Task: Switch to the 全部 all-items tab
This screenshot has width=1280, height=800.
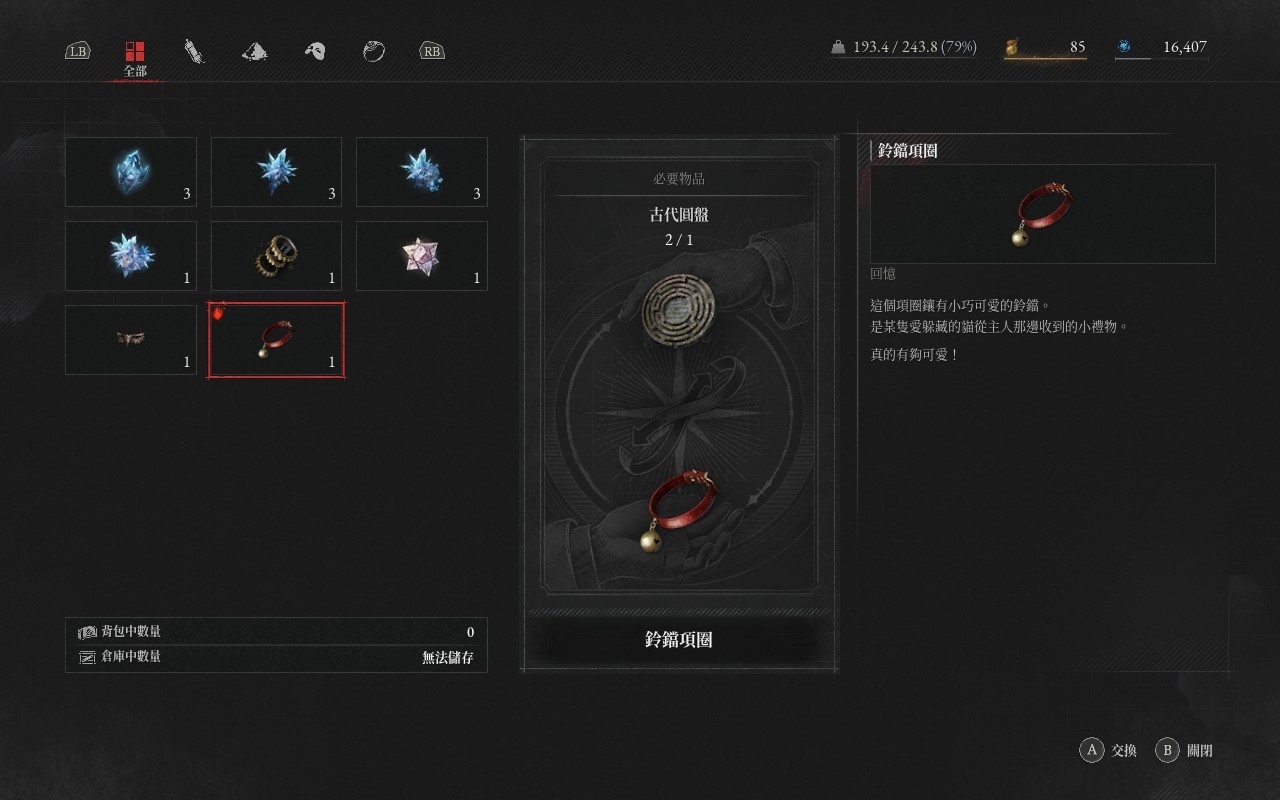Action: [135, 56]
